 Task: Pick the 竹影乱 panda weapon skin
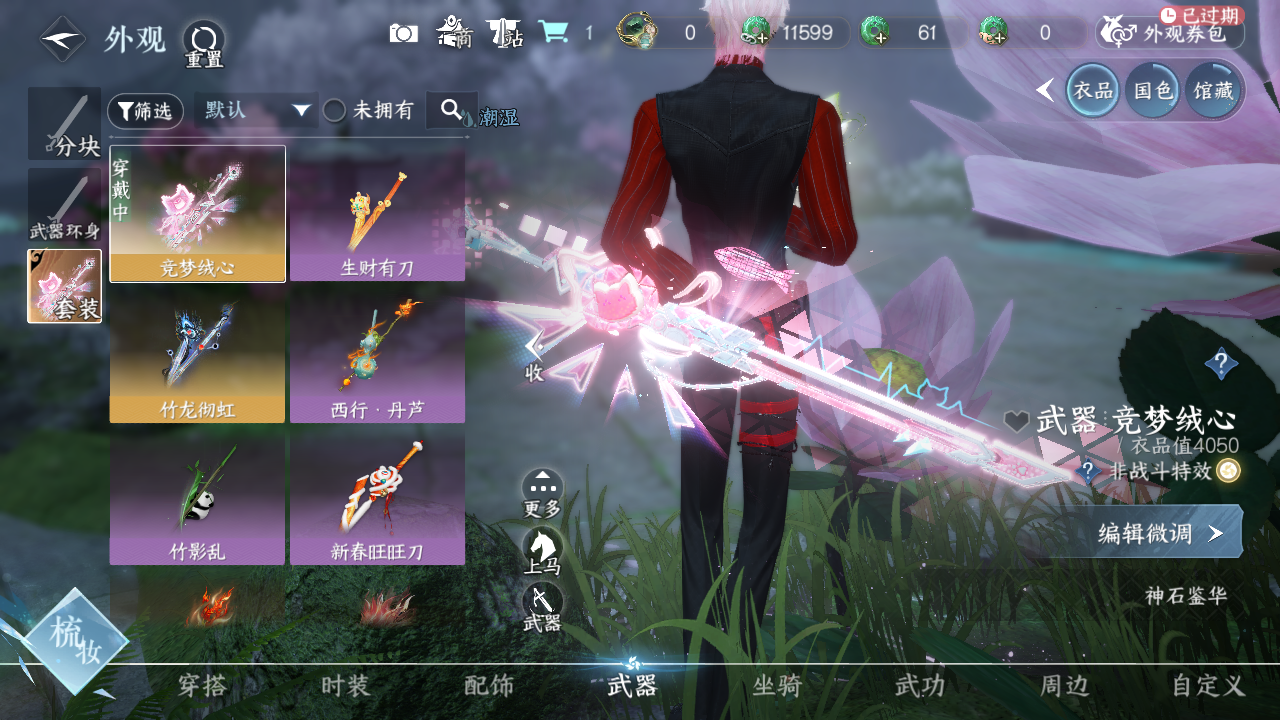point(197,498)
